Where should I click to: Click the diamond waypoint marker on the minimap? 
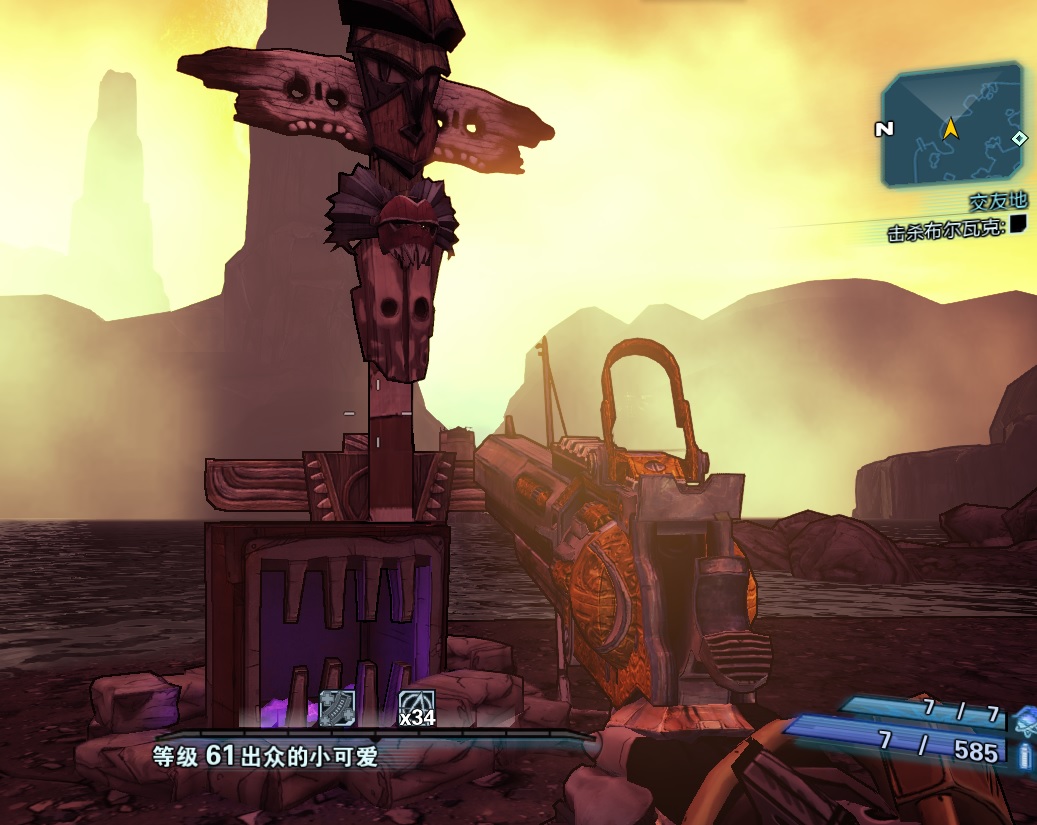click(1018, 139)
